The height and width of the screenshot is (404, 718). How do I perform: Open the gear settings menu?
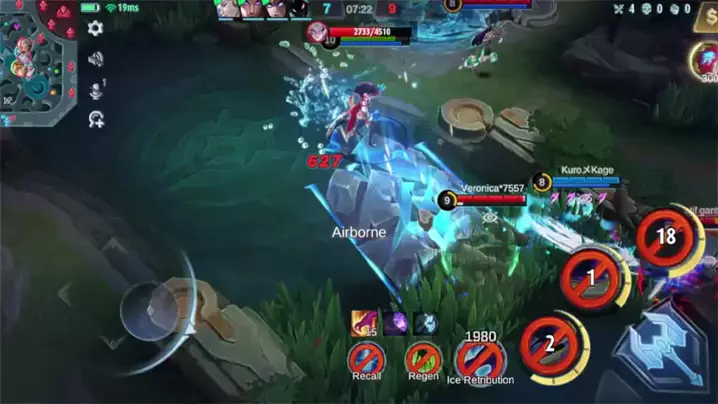(x=95, y=29)
